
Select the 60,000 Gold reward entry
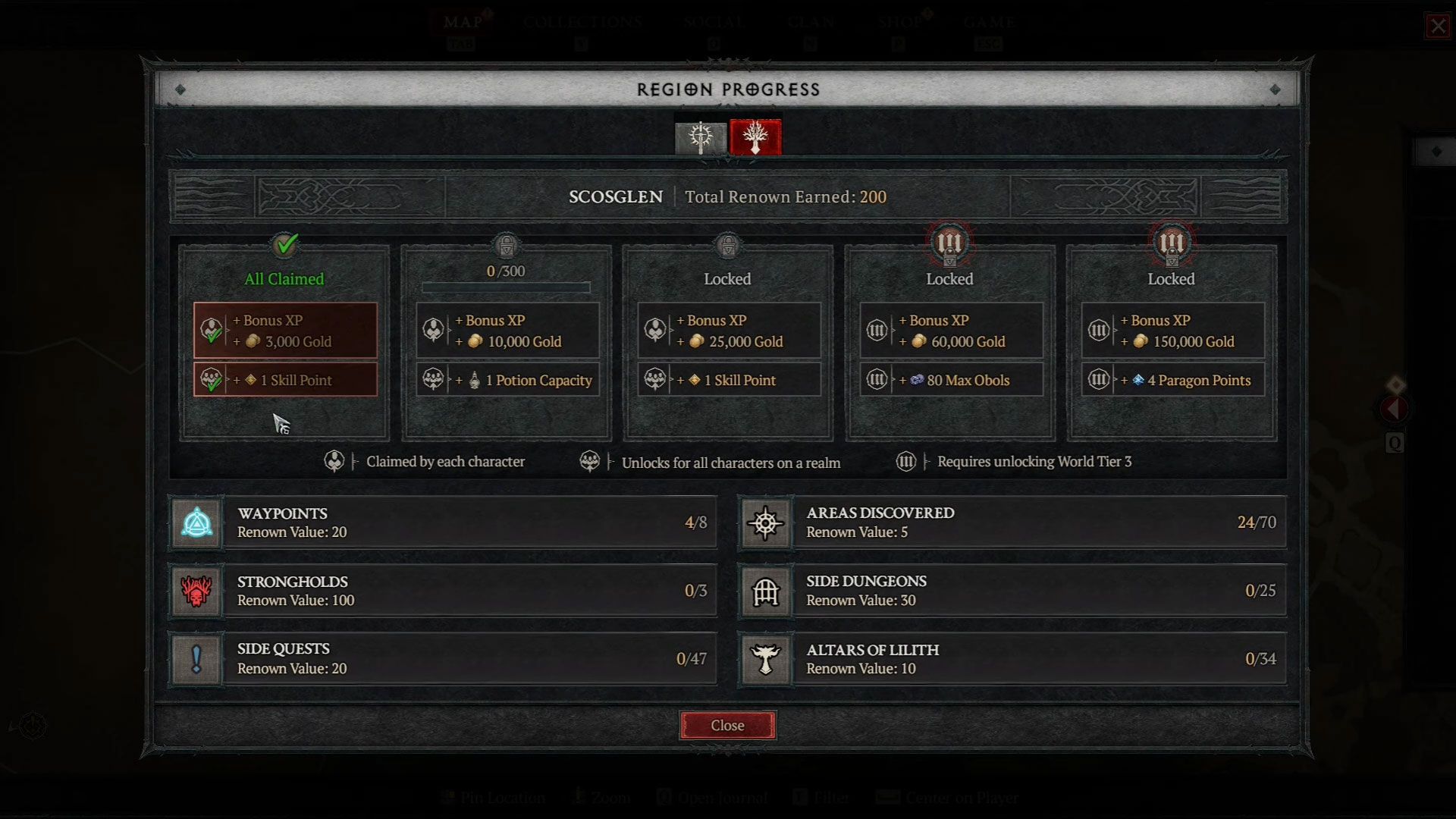(951, 331)
